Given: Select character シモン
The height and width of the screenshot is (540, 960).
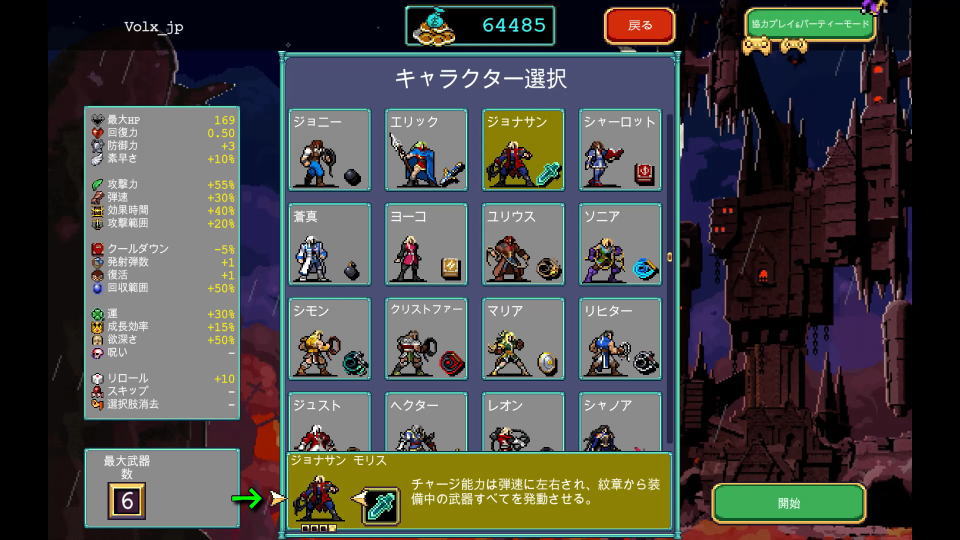Looking at the screenshot, I should (330, 339).
